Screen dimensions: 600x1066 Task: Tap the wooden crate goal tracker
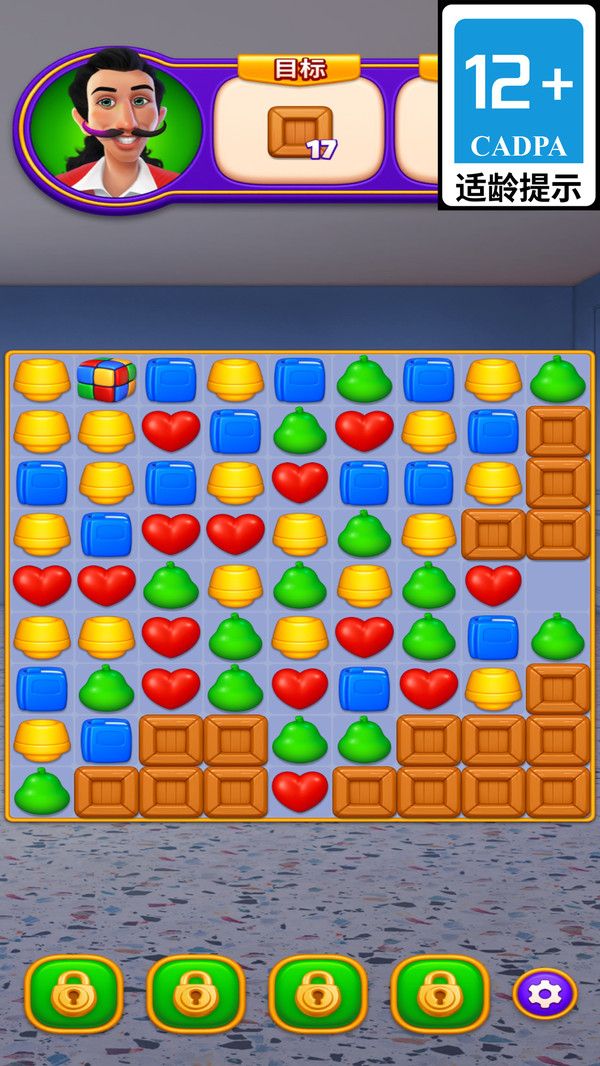(x=300, y=132)
